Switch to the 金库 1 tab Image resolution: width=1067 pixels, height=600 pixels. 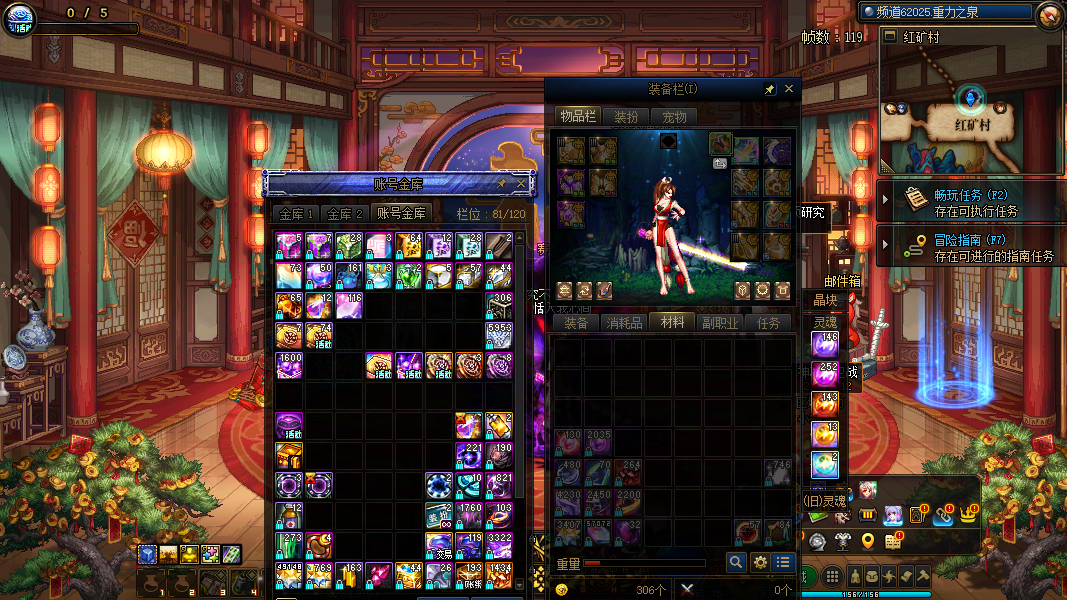296,214
